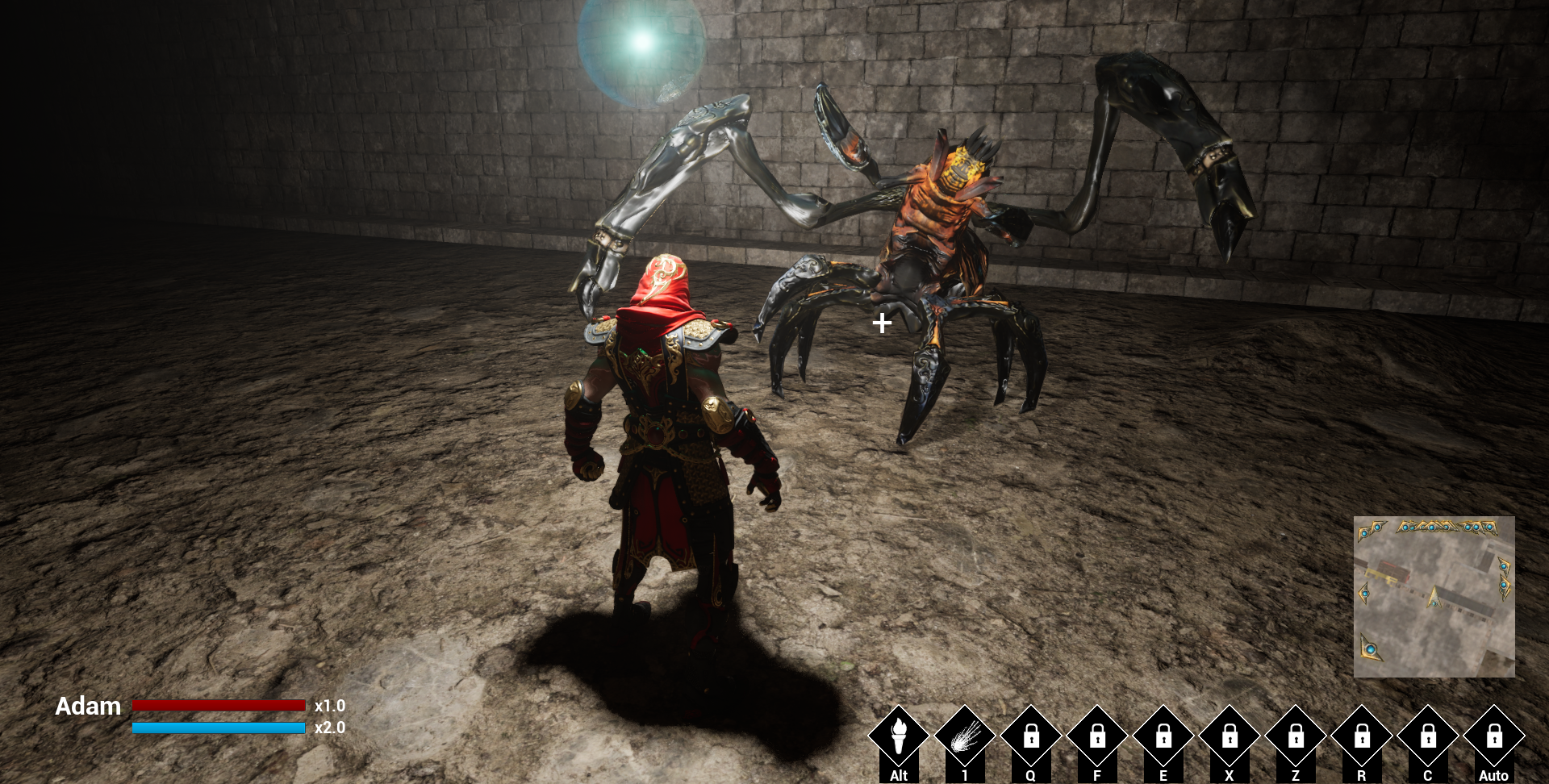Open the minimap
The height and width of the screenshot is (784, 1549).
coord(1434,597)
